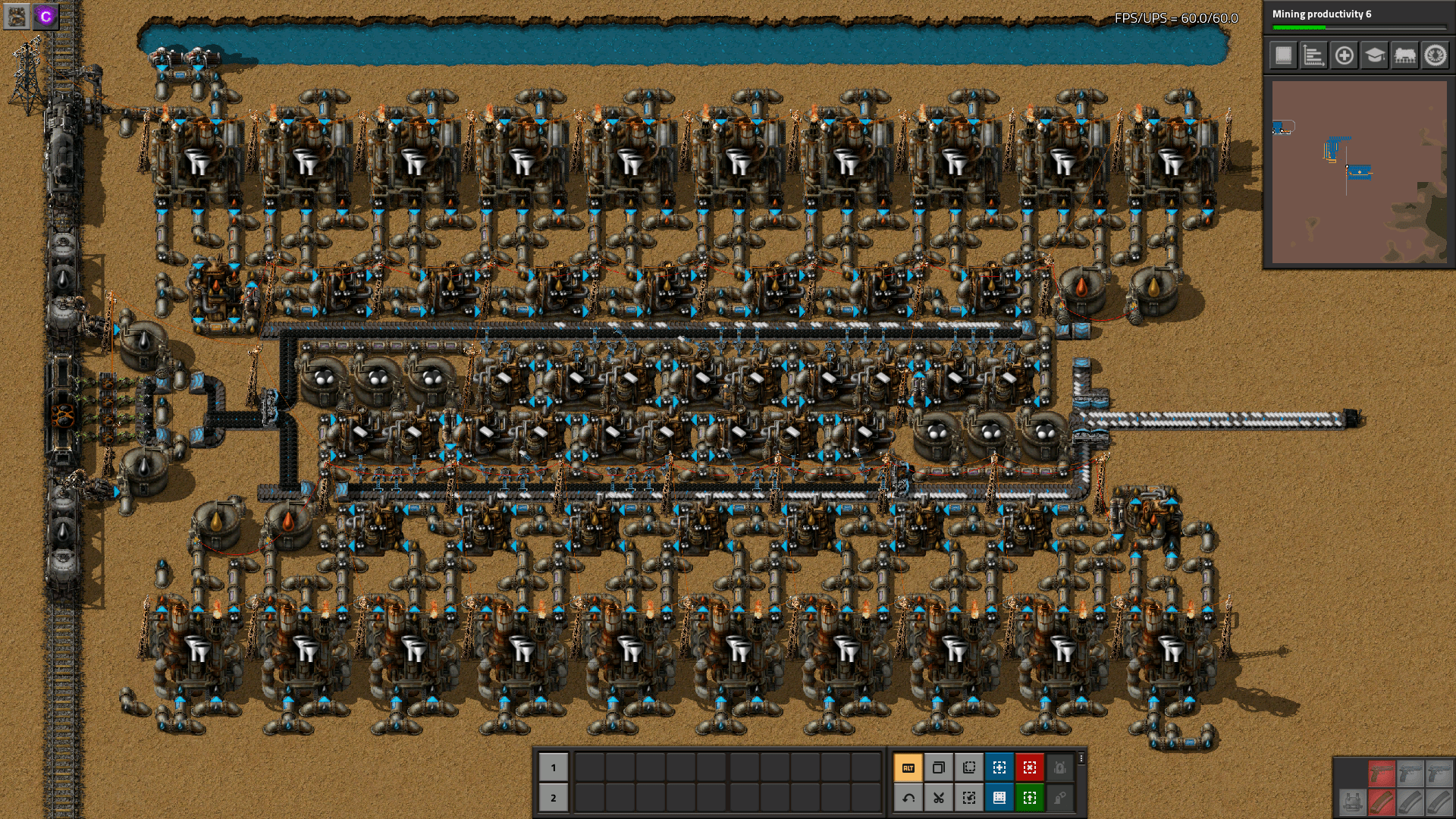Image resolution: width=1456 pixels, height=819 pixels.
Task: Select the firearm magazine ammo slot
Action: [1382, 802]
